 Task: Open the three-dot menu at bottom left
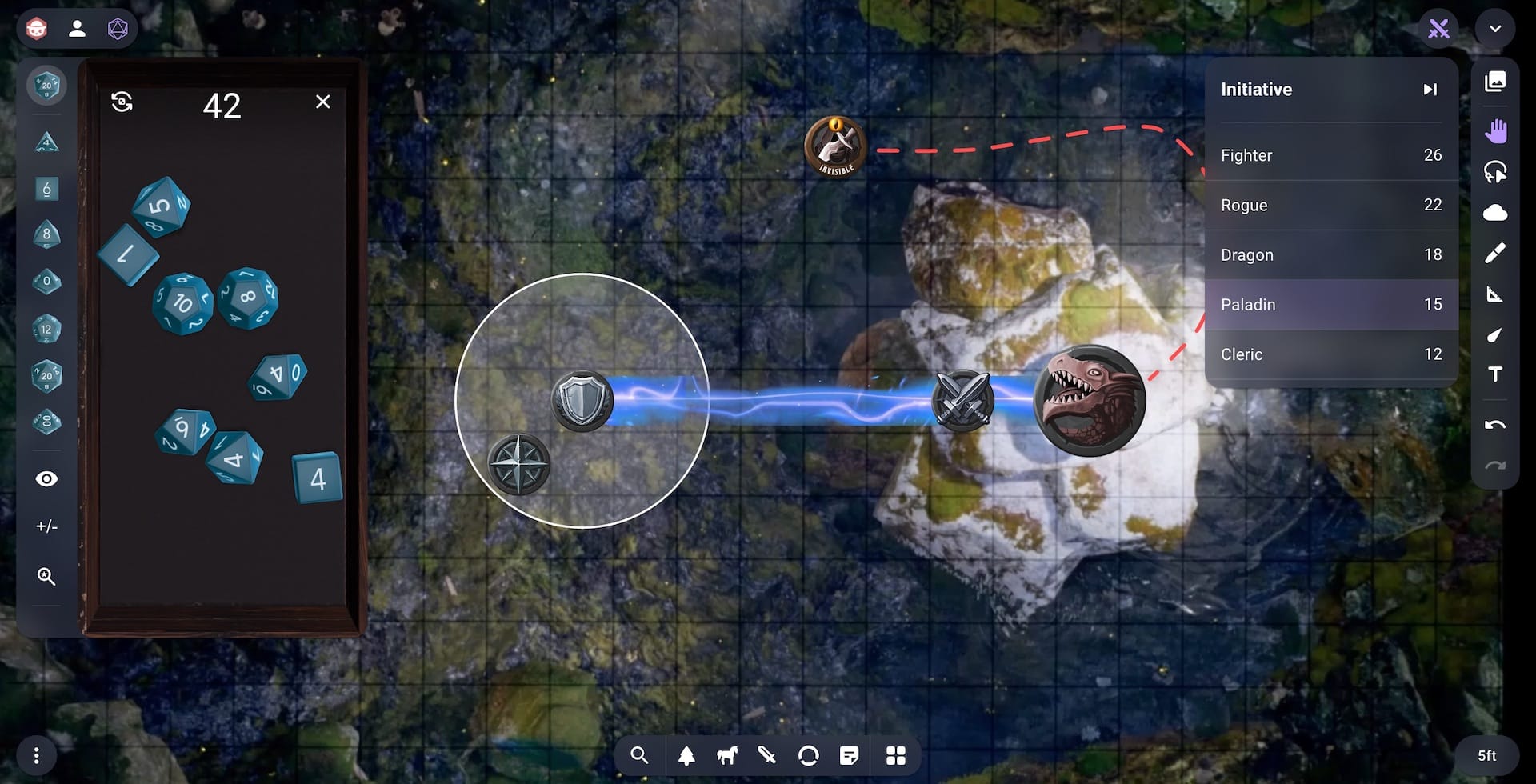click(35, 754)
